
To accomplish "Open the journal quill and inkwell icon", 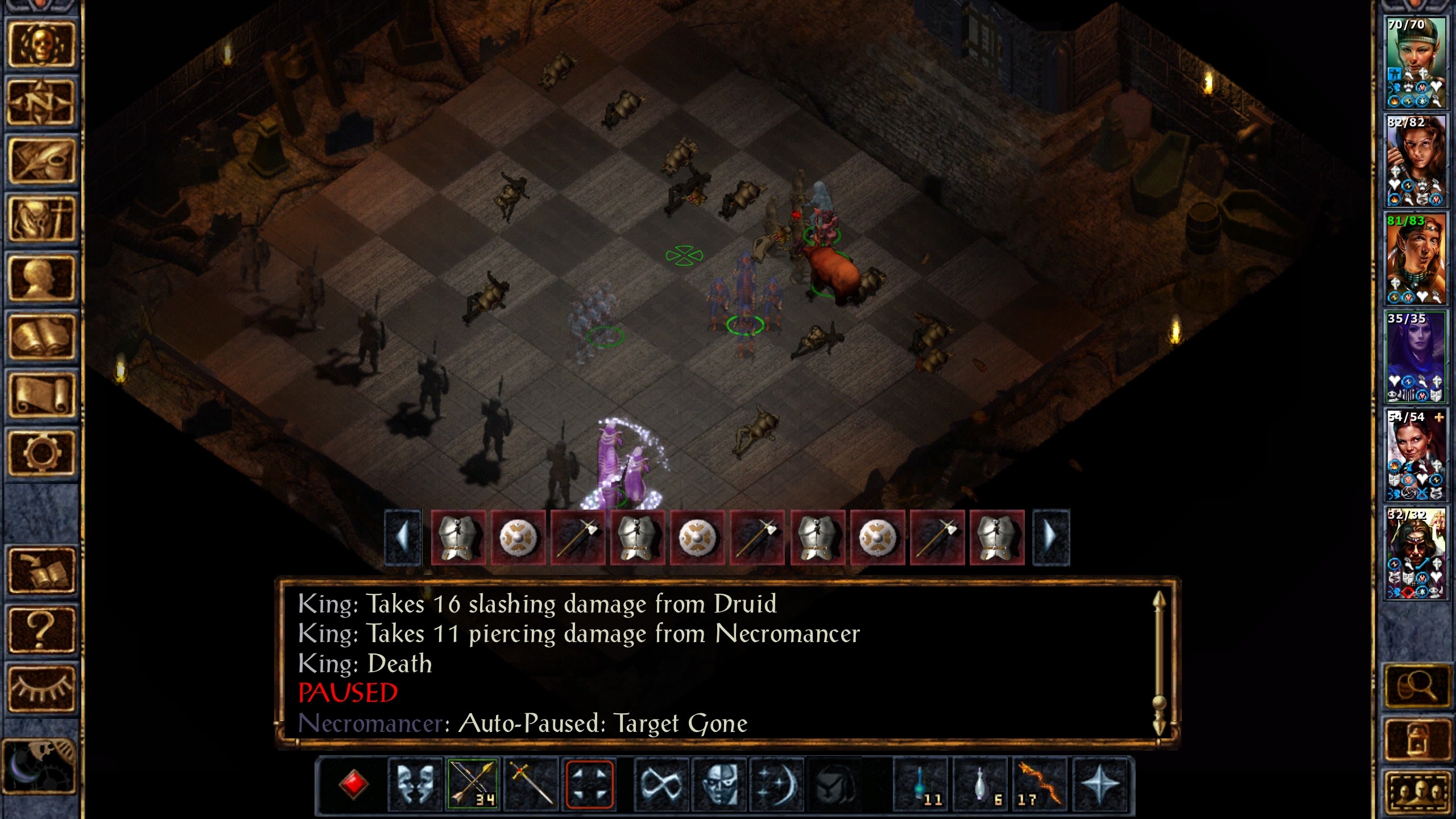I will click(41, 161).
